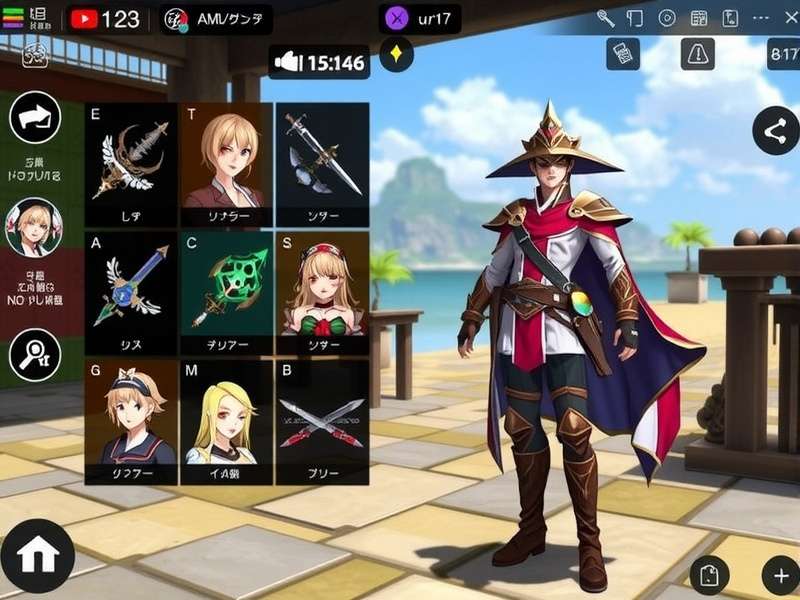
Task: Select the winged bow tile labeled E
Action: (x=131, y=165)
